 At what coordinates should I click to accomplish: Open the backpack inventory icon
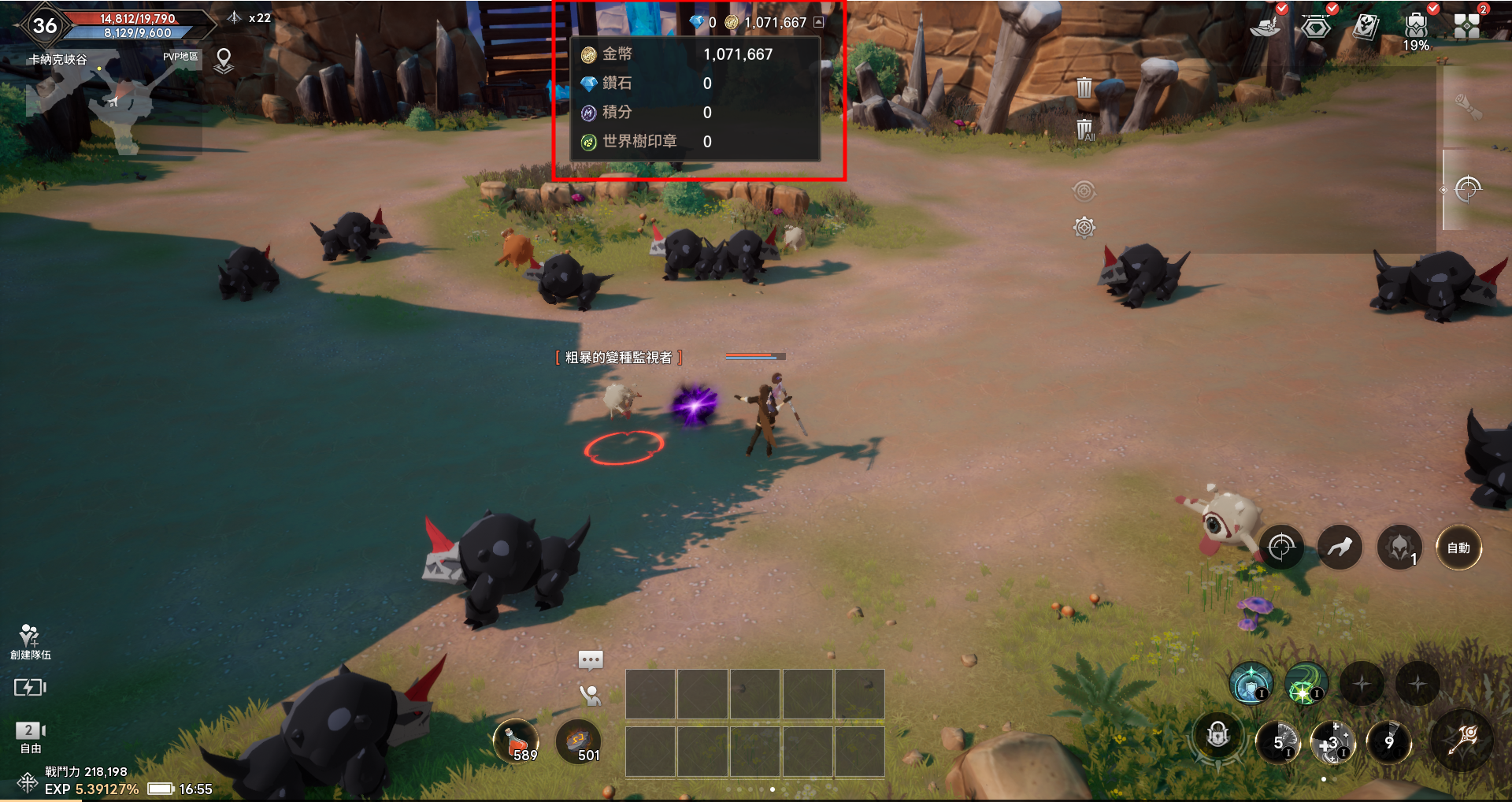tap(1416, 25)
